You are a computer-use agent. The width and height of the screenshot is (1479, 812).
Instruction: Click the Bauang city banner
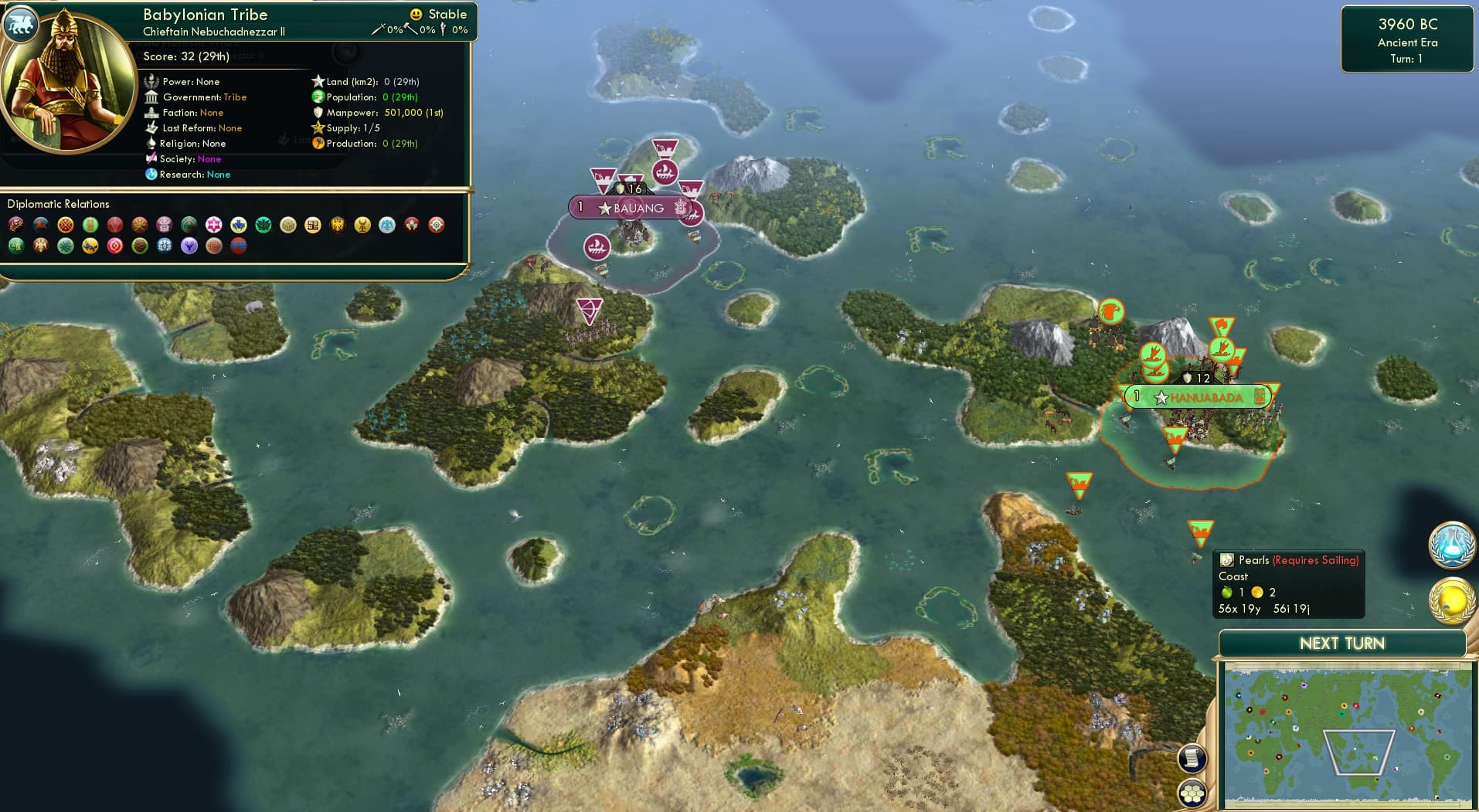coord(634,207)
